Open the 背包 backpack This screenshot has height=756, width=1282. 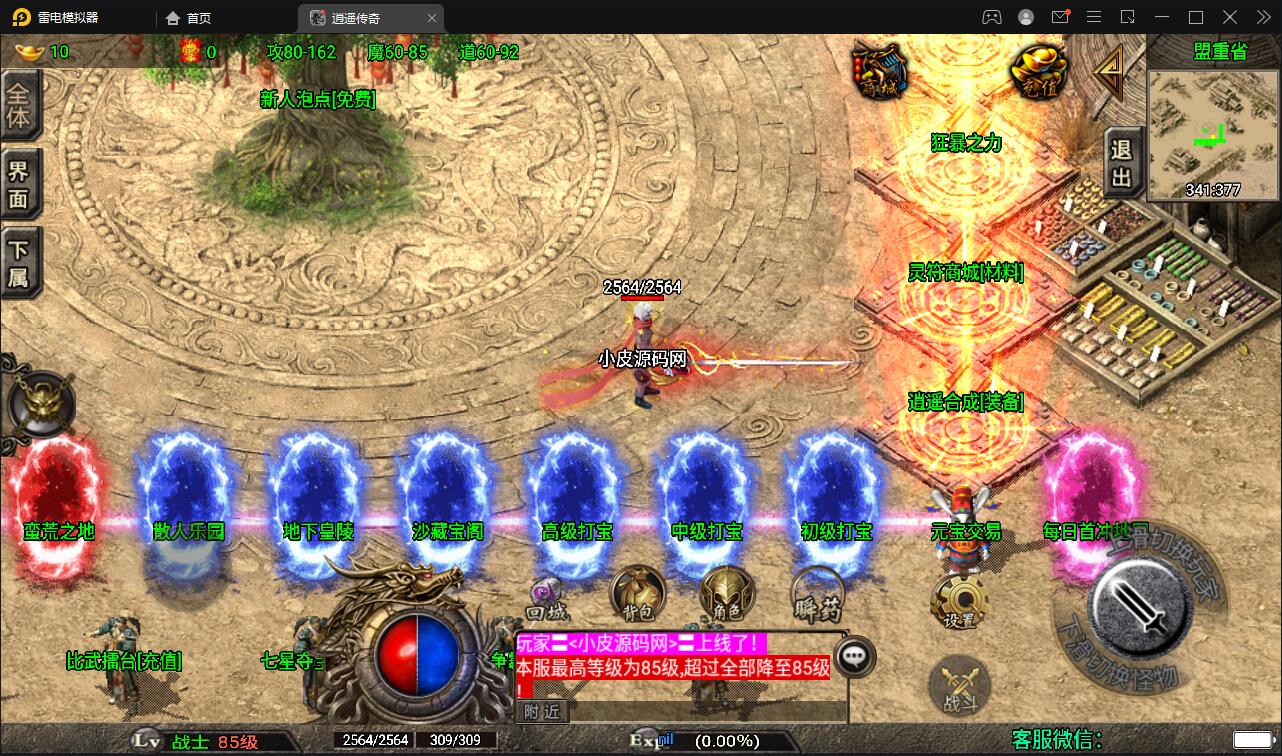638,594
